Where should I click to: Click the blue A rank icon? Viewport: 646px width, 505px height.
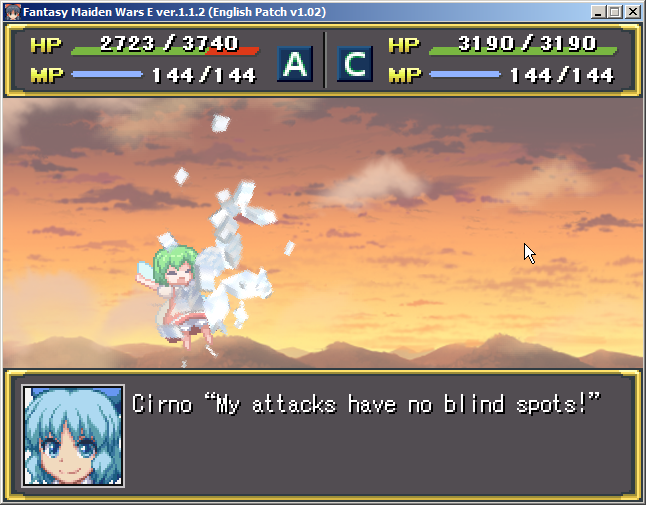[x=295, y=64]
